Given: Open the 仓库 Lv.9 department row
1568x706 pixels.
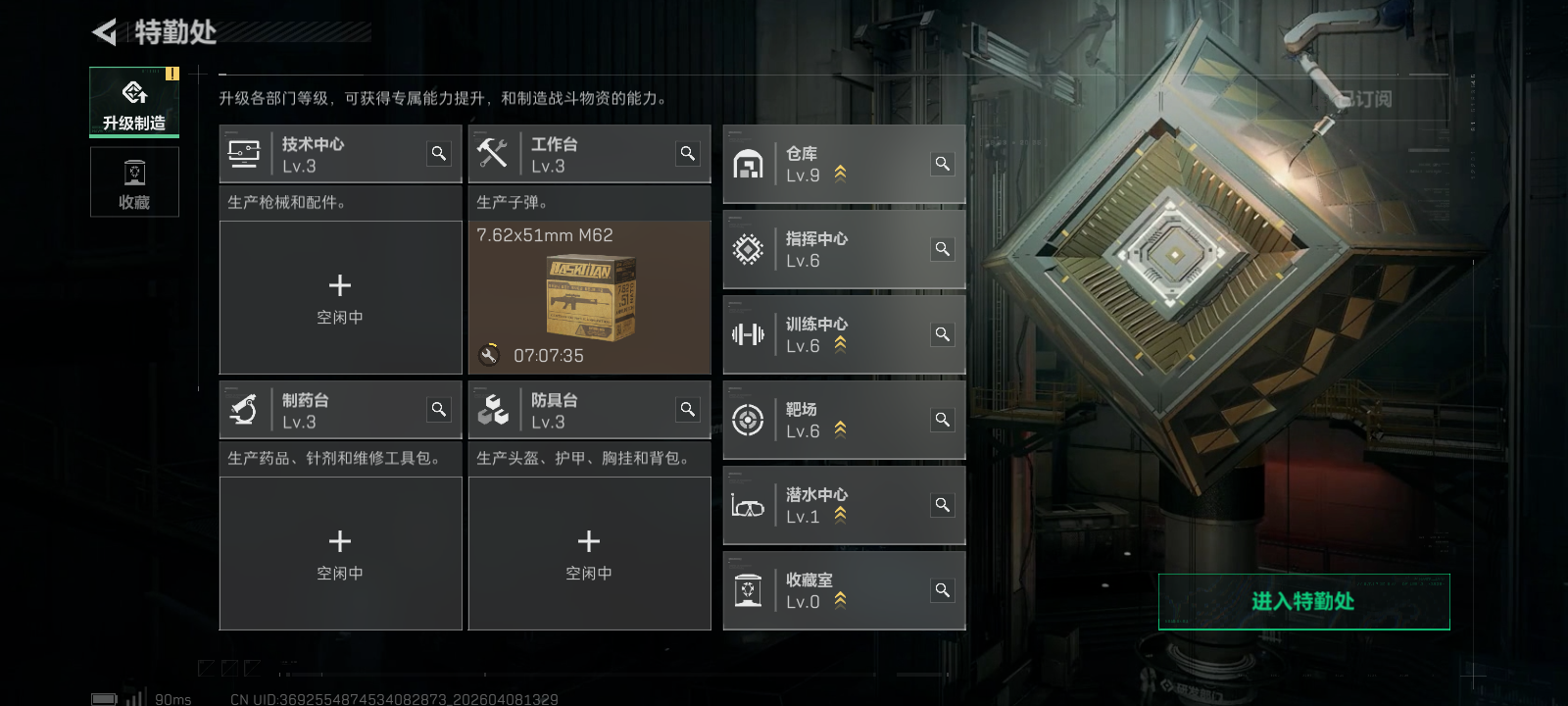Looking at the screenshot, I should [x=843, y=164].
